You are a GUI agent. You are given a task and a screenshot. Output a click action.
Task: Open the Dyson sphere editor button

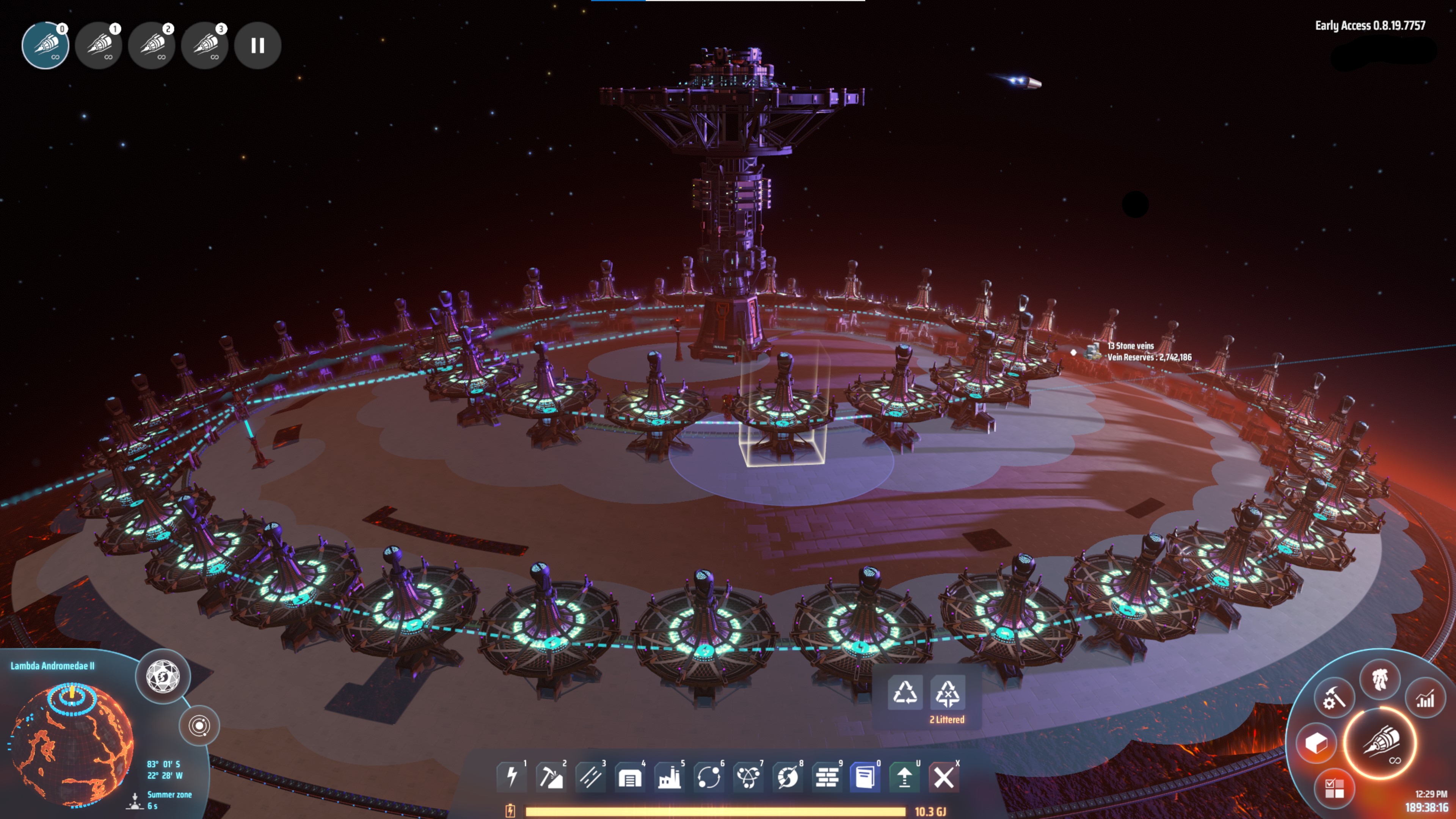click(x=163, y=676)
